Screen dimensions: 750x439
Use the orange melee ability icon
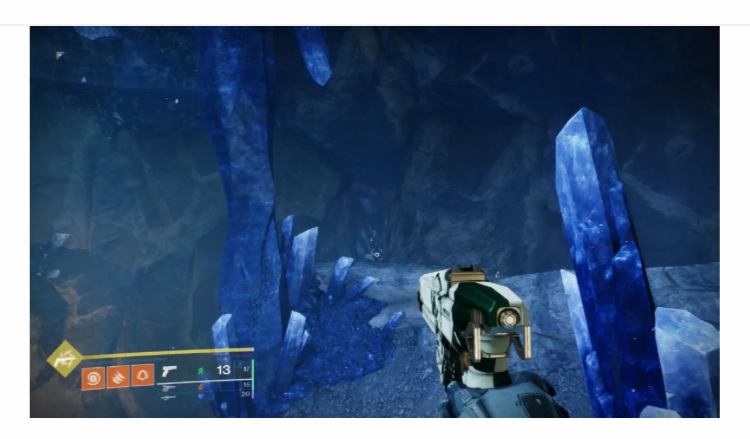117,377
